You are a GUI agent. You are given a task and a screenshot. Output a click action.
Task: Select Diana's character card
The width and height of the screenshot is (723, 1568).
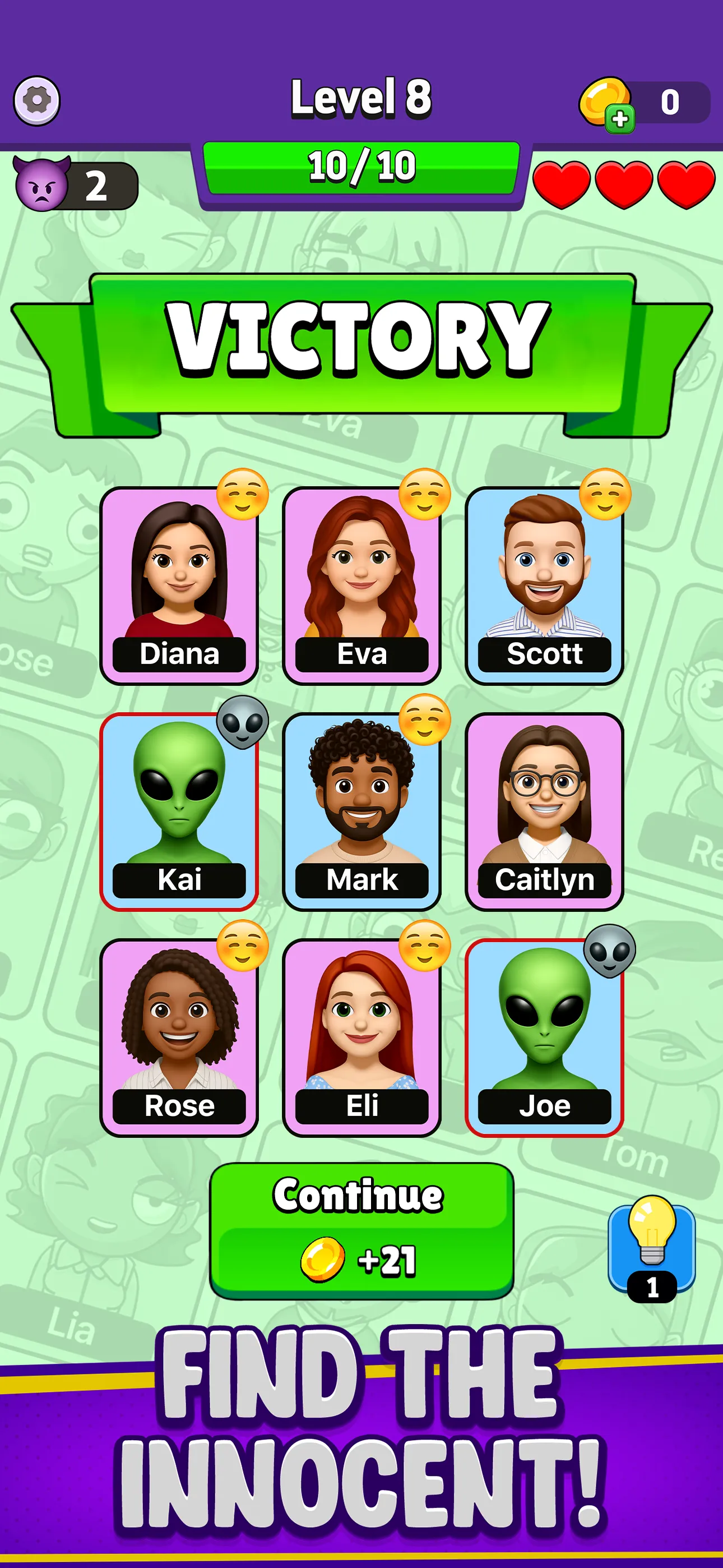[179, 585]
